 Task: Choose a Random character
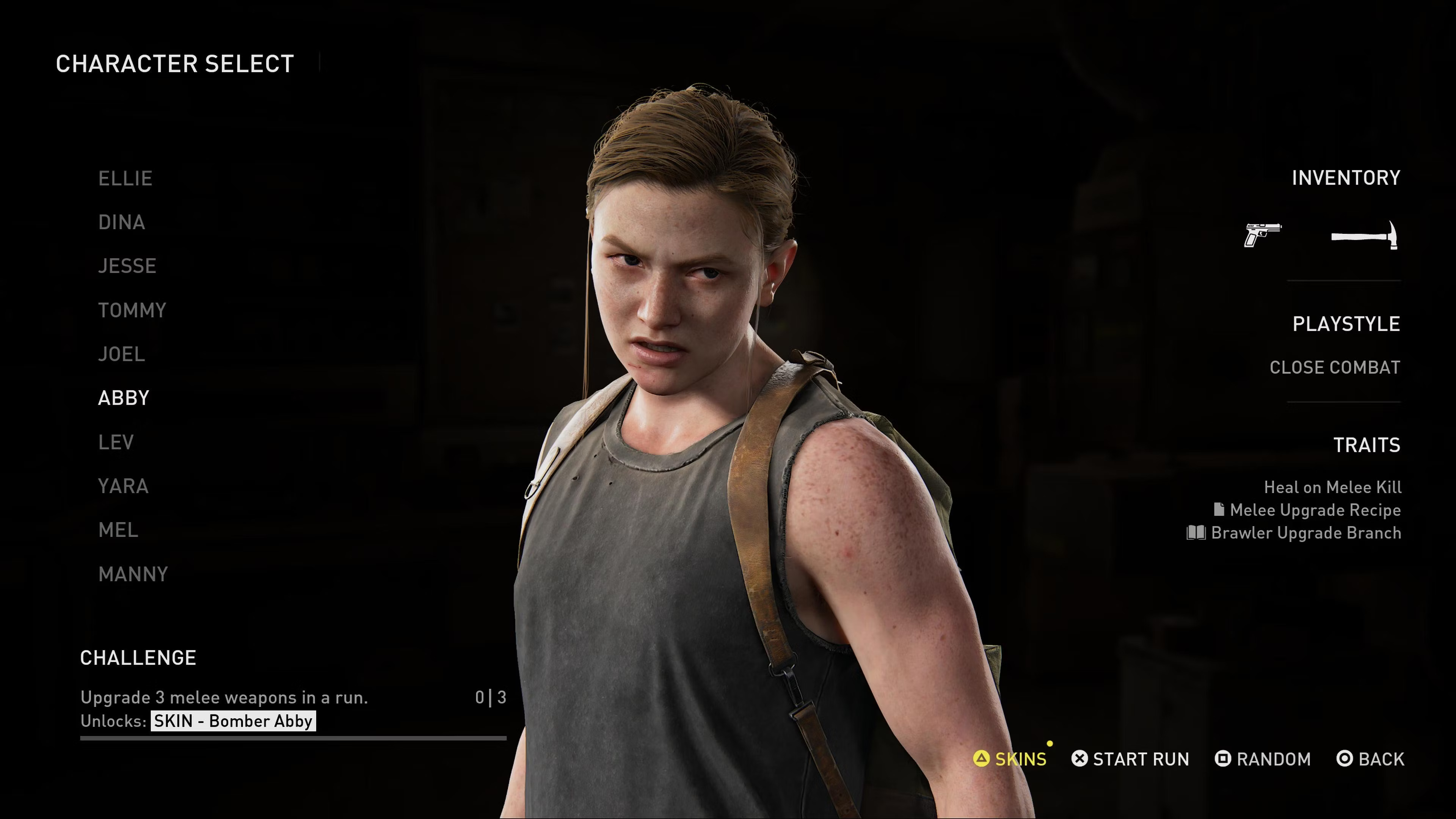point(1263,759)
